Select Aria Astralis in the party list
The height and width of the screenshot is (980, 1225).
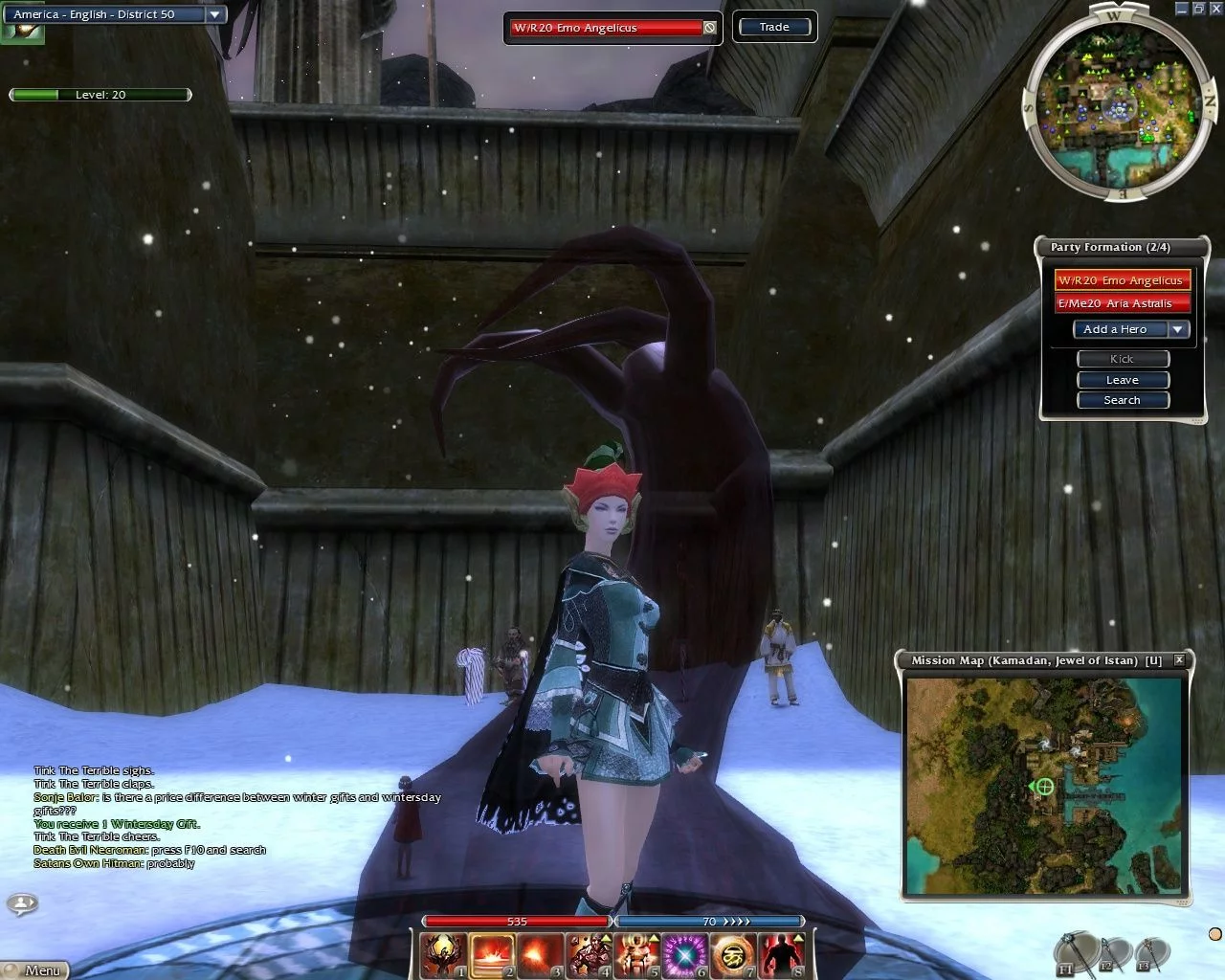point(1122,303)
